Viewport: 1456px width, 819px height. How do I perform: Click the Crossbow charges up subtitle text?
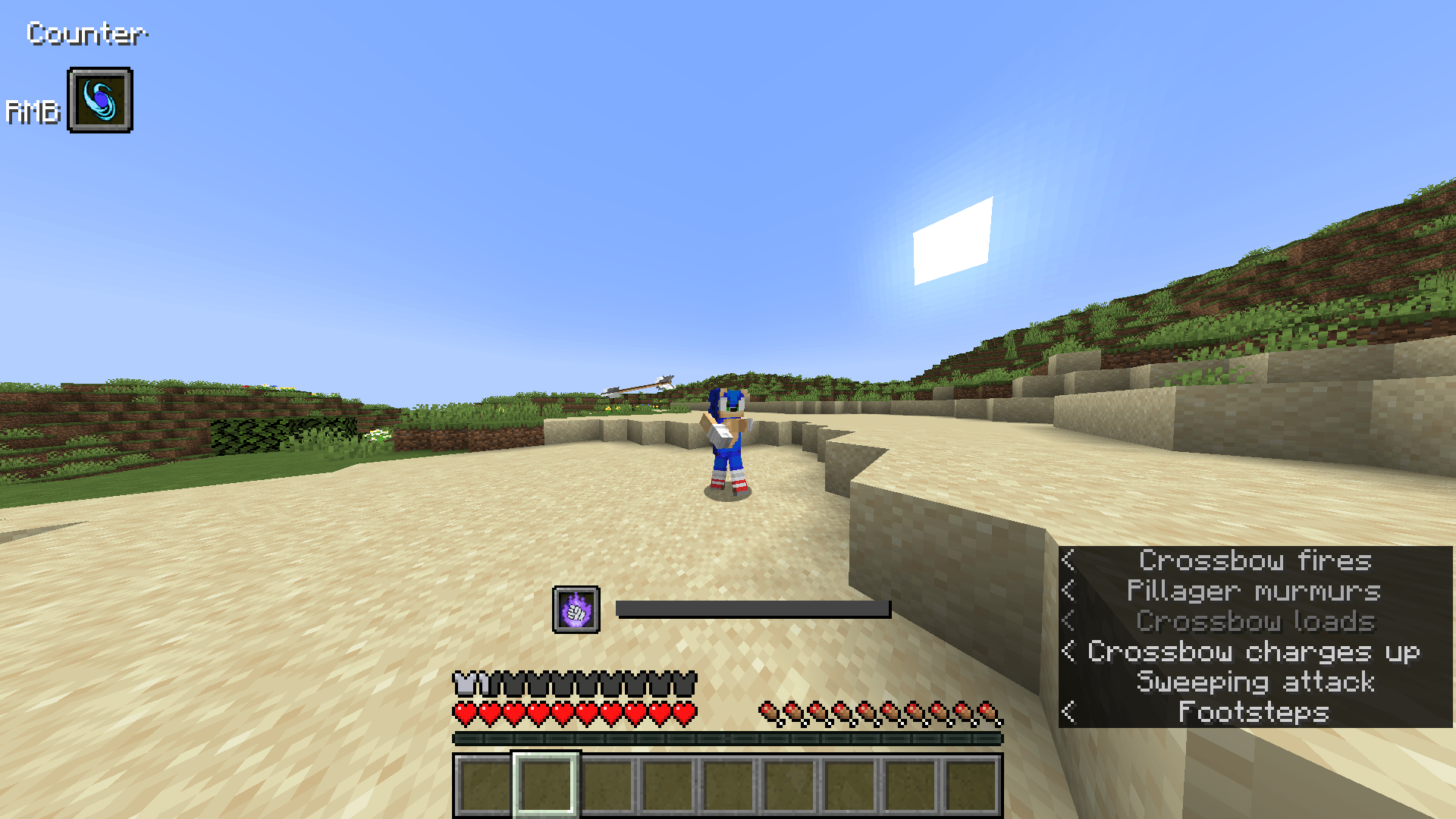tap(1254, 651)
